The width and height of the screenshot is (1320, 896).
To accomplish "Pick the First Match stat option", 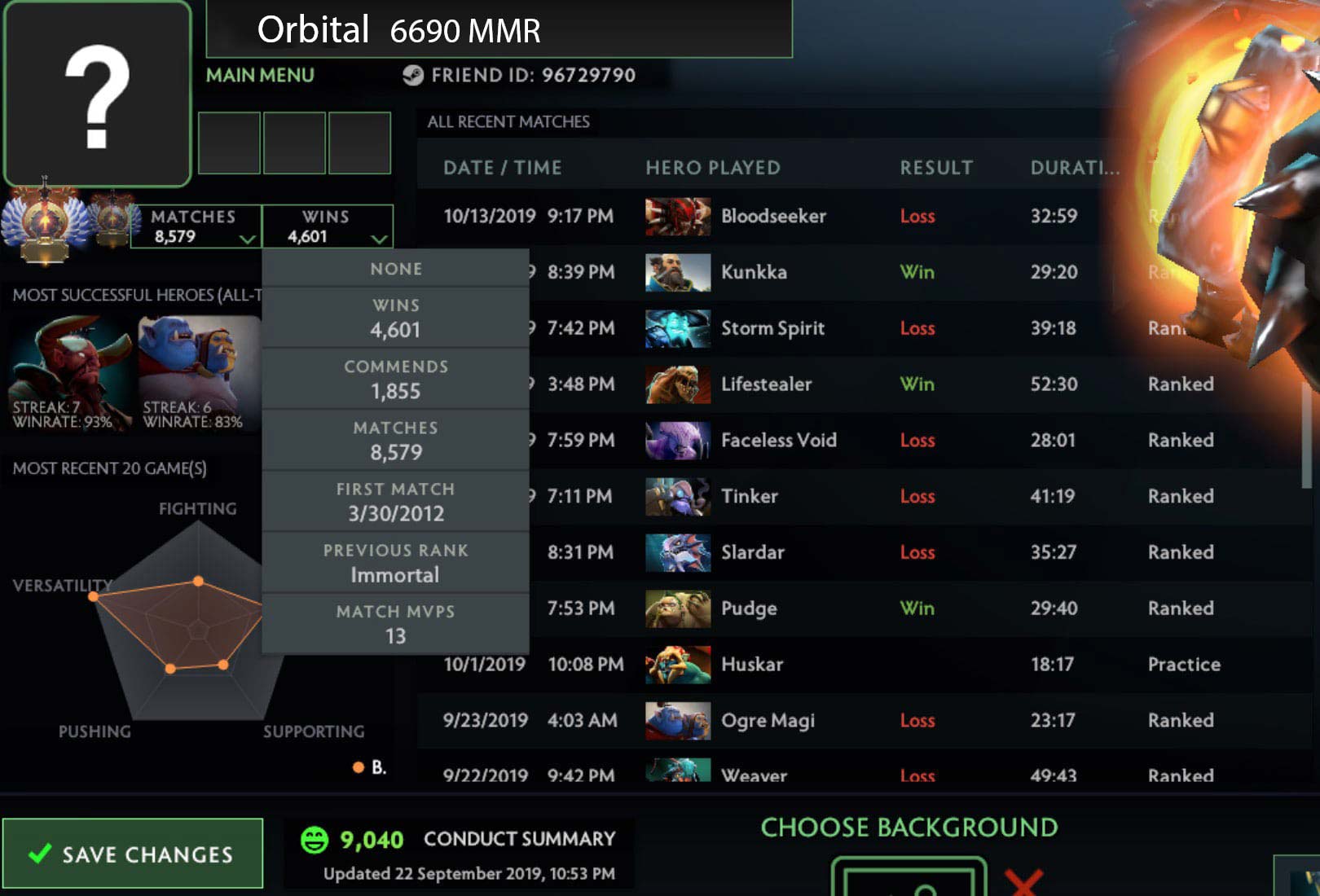I will click(x=396, y=502).
